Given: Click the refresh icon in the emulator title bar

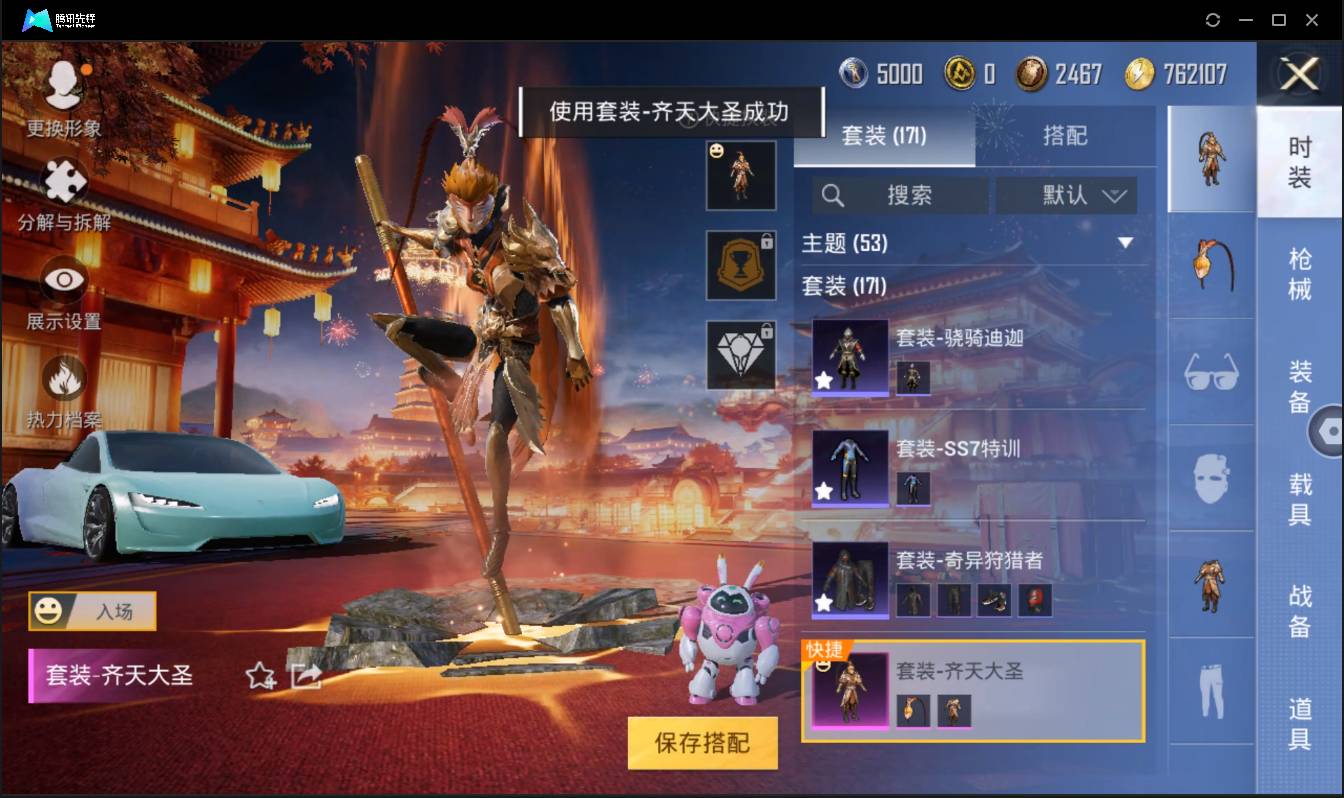Looking at the screenshot, I should tap(1214, 19).
